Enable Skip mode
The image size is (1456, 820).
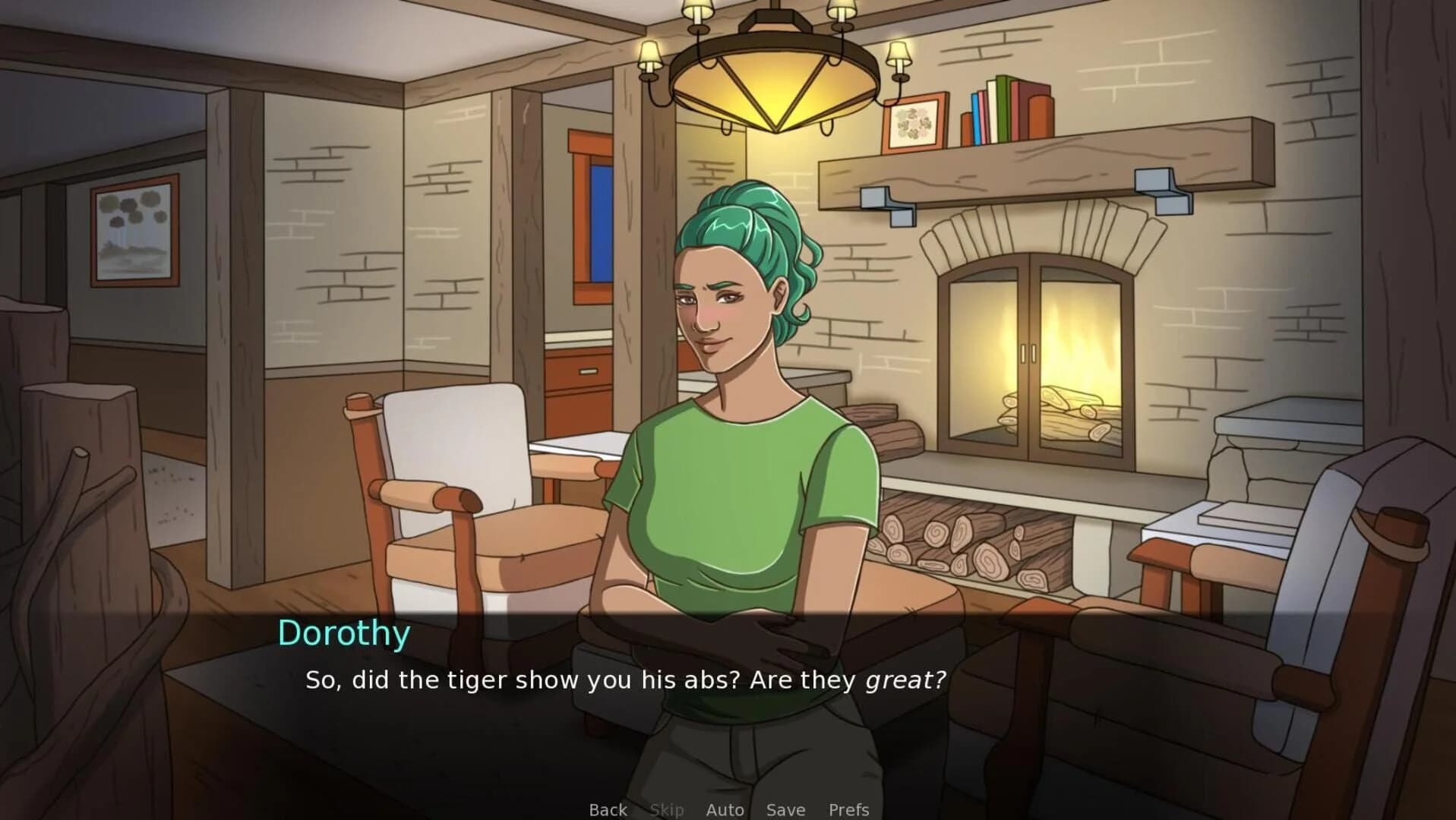(x=667, y=809)
